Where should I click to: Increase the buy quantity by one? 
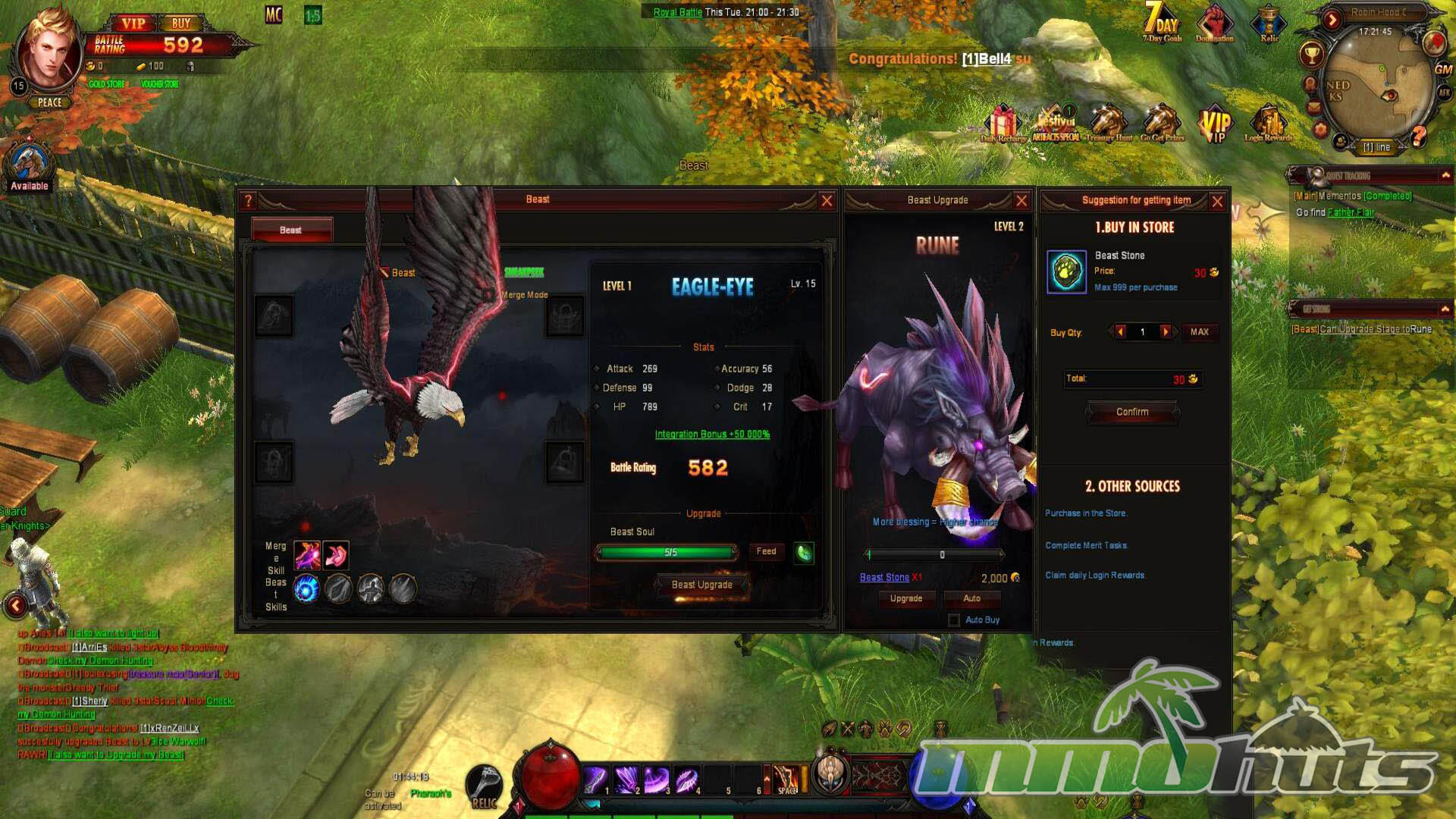click(1166, 332)
